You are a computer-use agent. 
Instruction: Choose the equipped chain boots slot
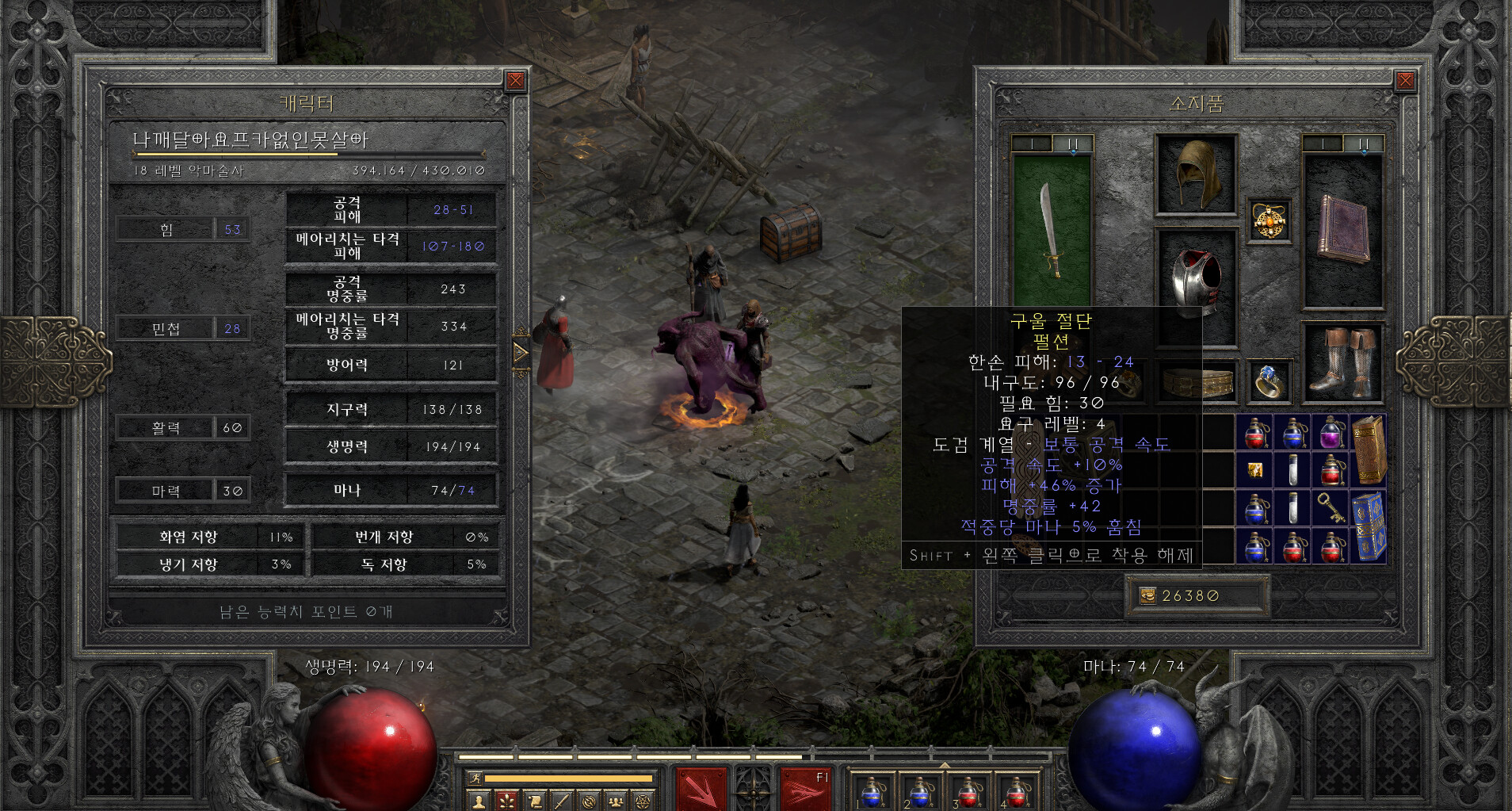pos(1342,362)
